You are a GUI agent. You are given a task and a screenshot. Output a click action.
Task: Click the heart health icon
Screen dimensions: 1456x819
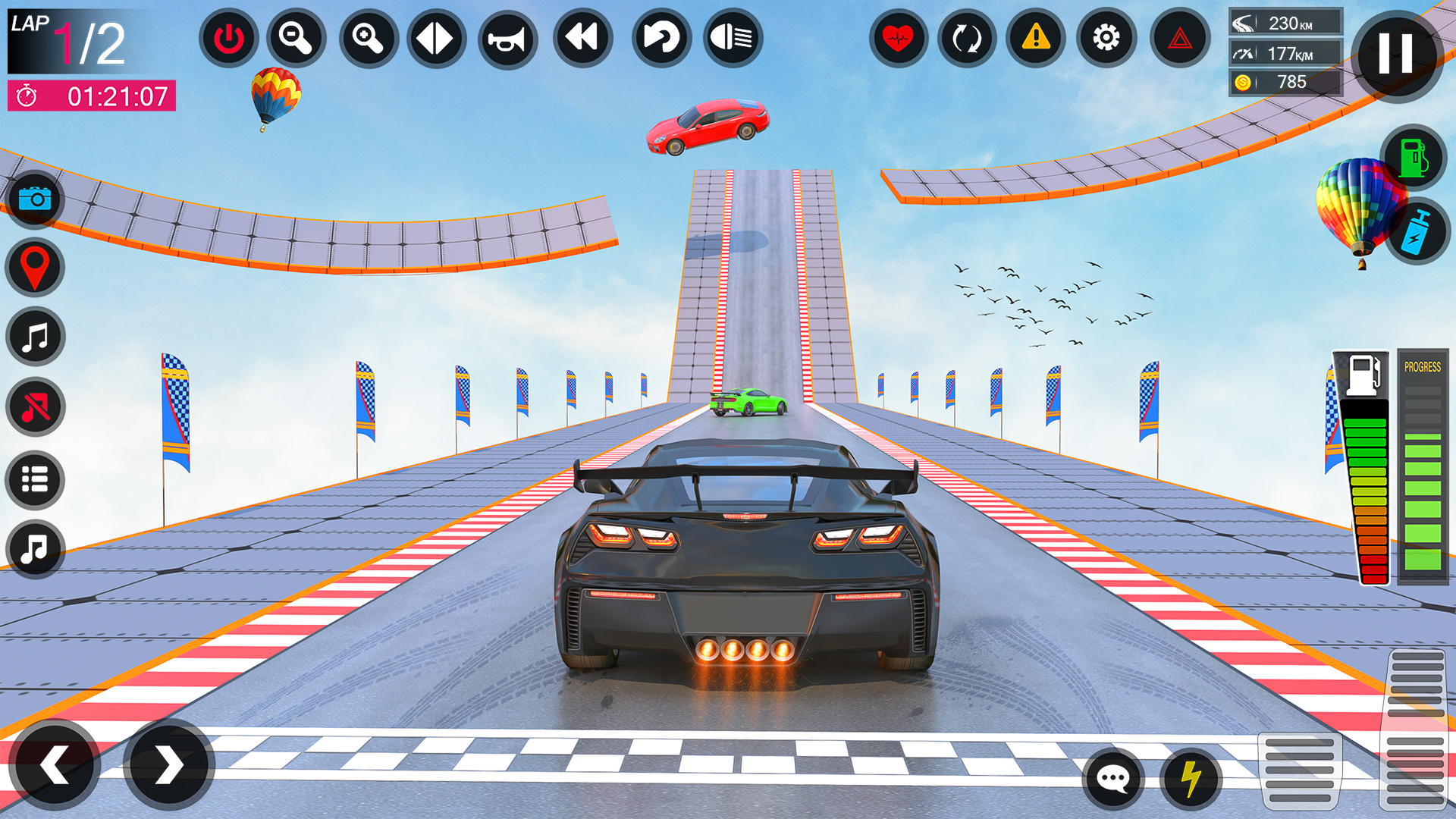(x=897, y=38)
